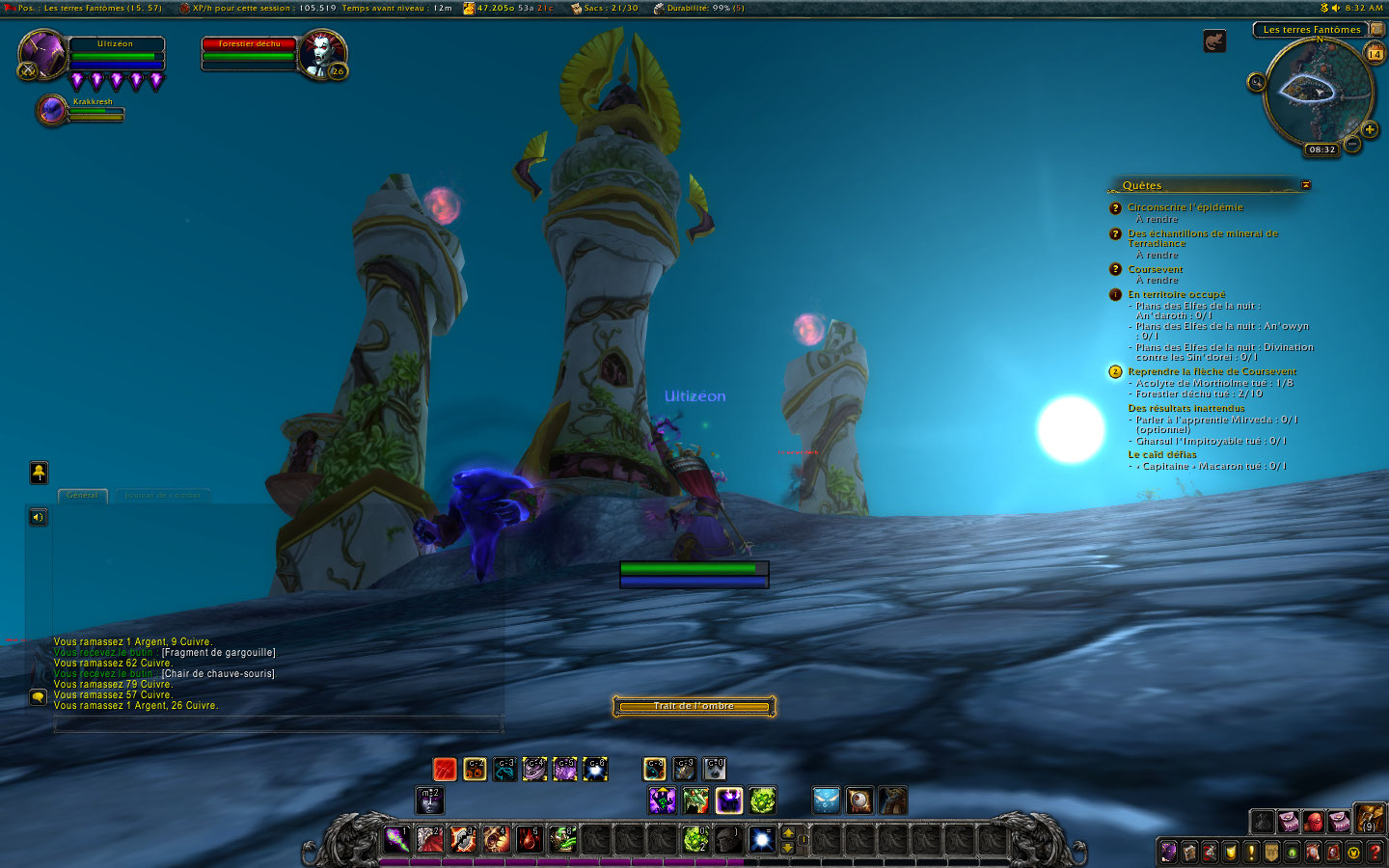Use the blood drop ability in slot 5
Viewport: 1389px width, 868px height.
pyautogui.click(x=528, y=839)
